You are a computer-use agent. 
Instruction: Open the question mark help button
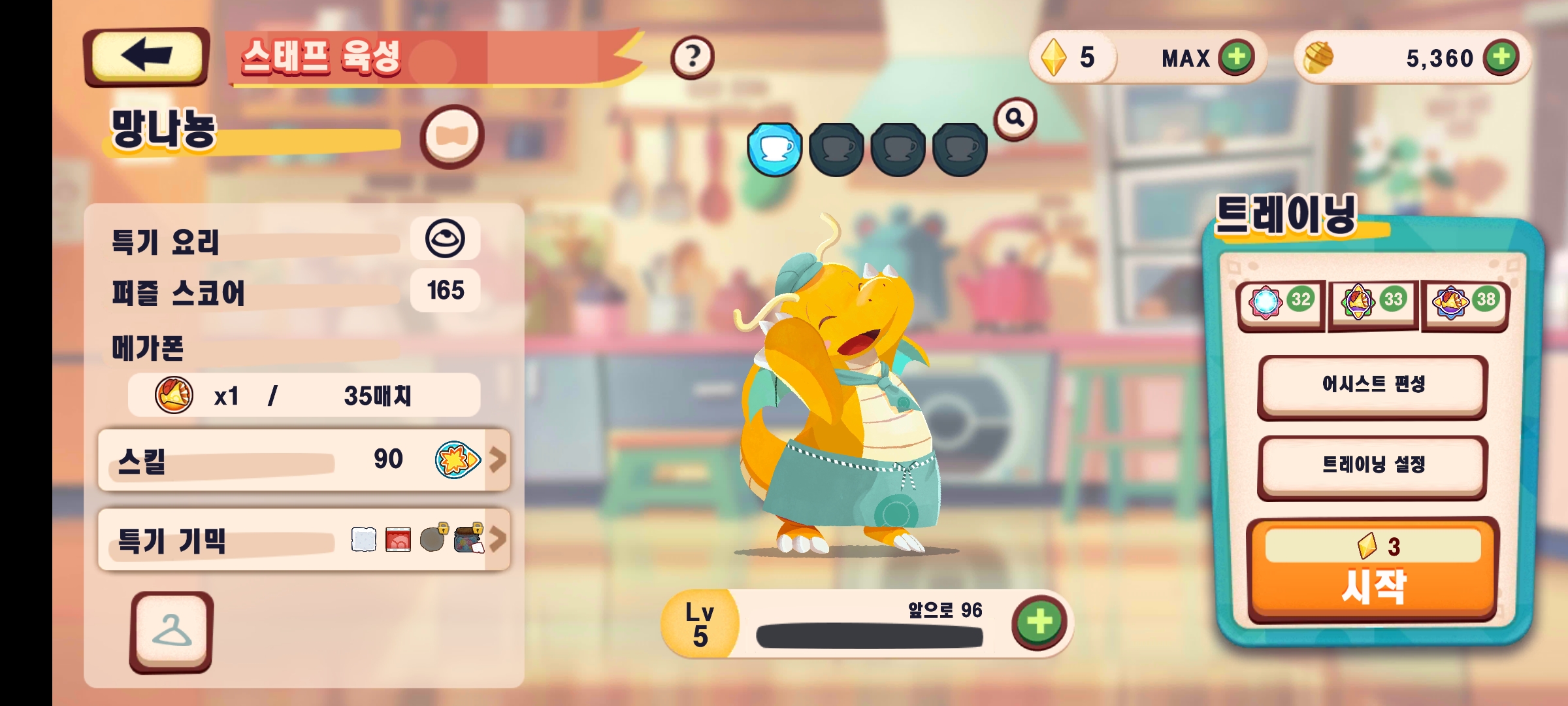click(x=692, y=58)
